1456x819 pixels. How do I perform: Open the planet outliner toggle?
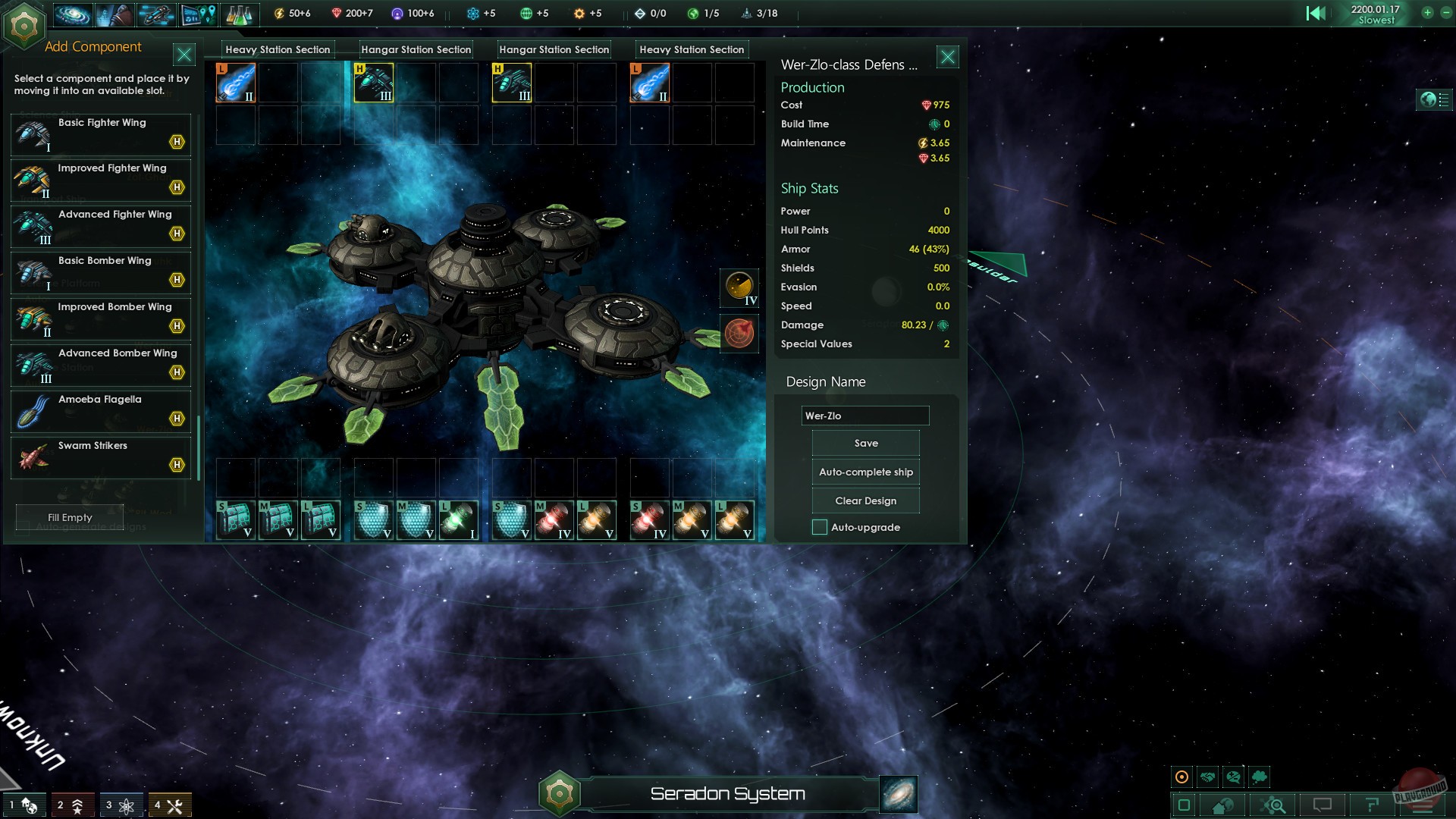click(1434, 99)
